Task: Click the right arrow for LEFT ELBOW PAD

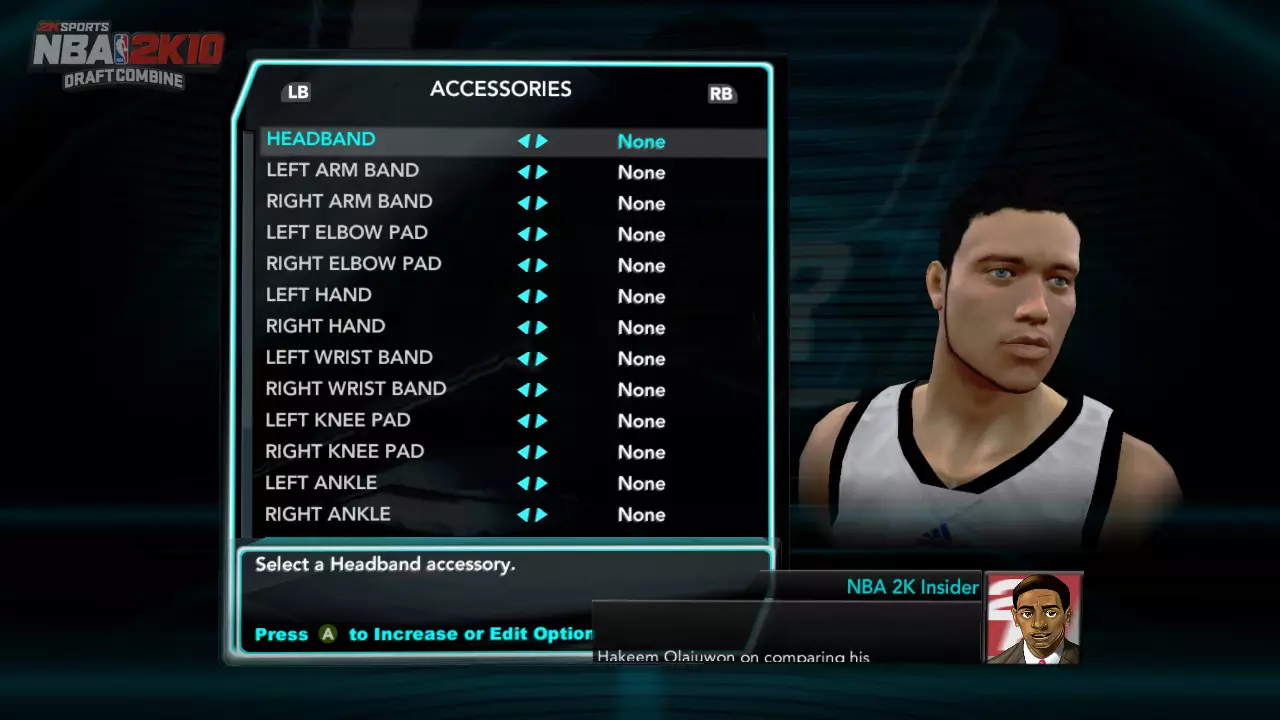Action: click(542, 234)
